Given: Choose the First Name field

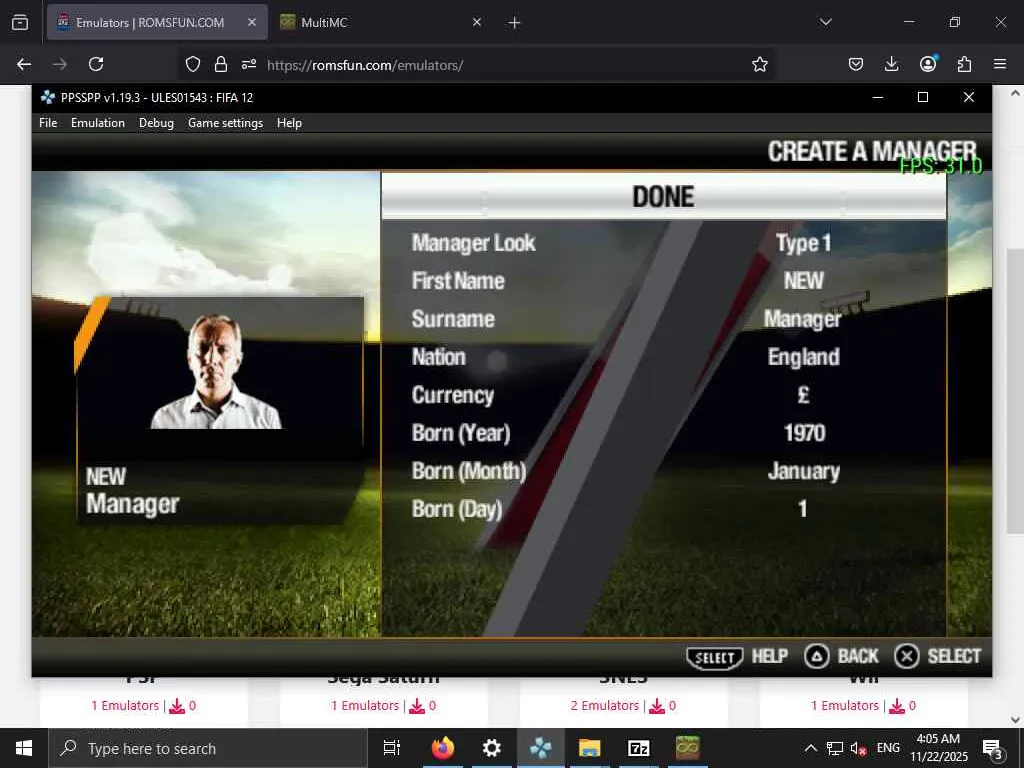Looking at the screenshot, I should [x=458, y=281].
